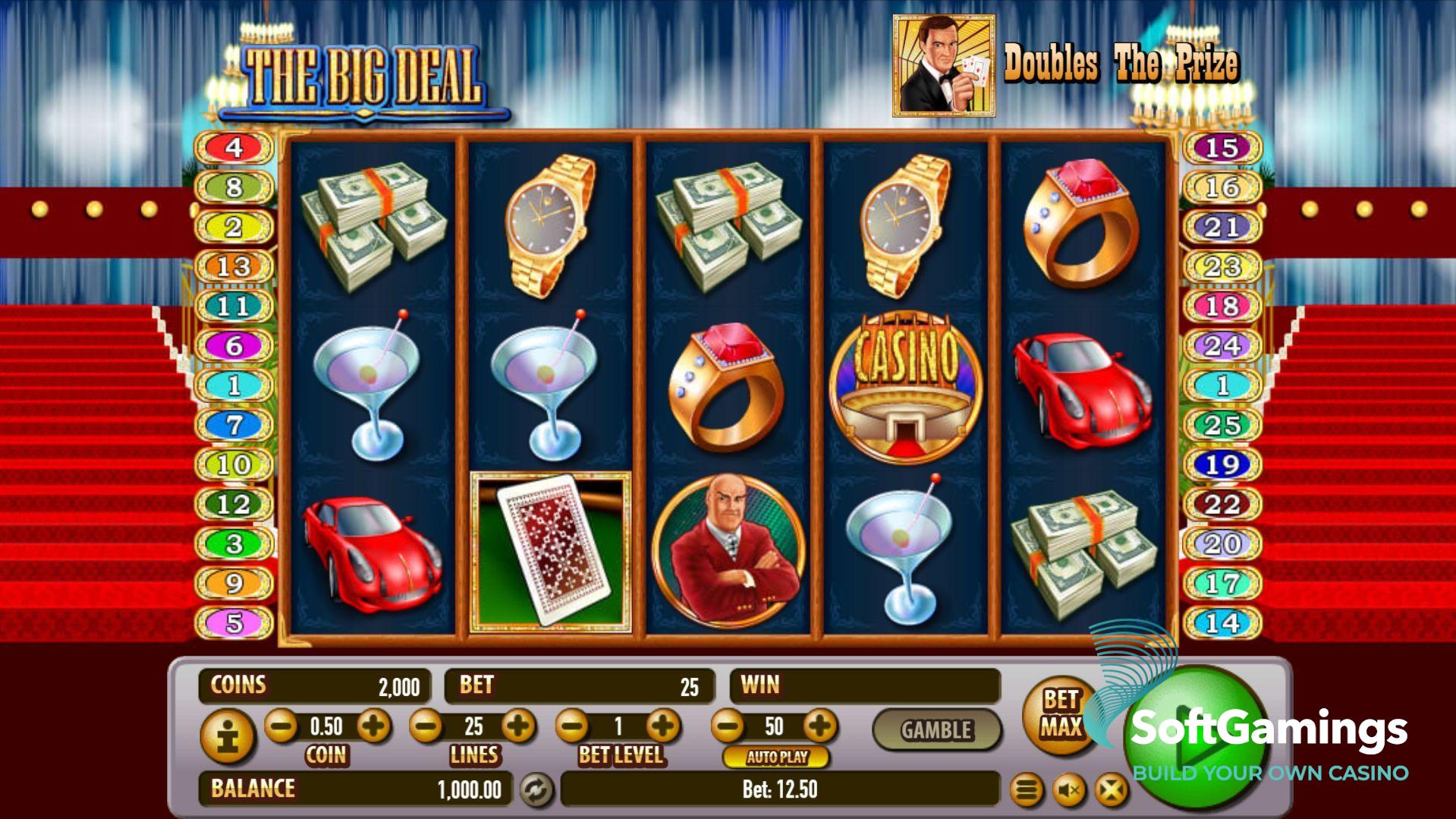This screenshot has width=1456, height=819.
Task: Reduce the number of lines
Action: (x=426, y=726)
